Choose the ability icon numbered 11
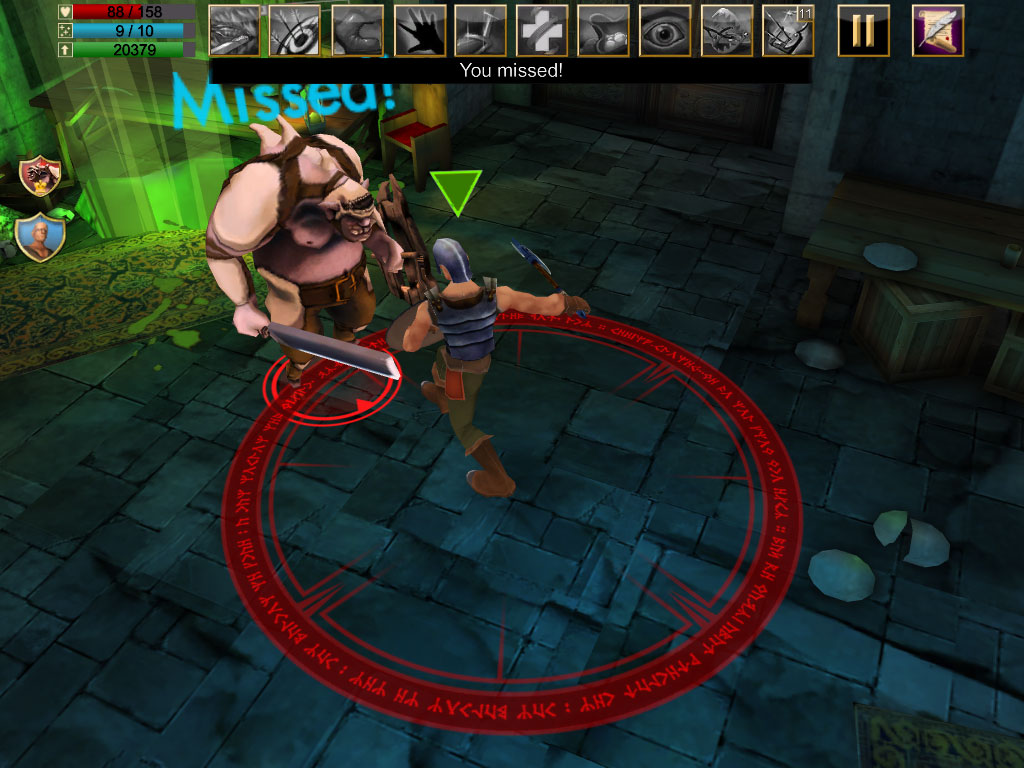The height and width of the screenshot is (768, 1024). pyautogui.click(x=788, y=31)
